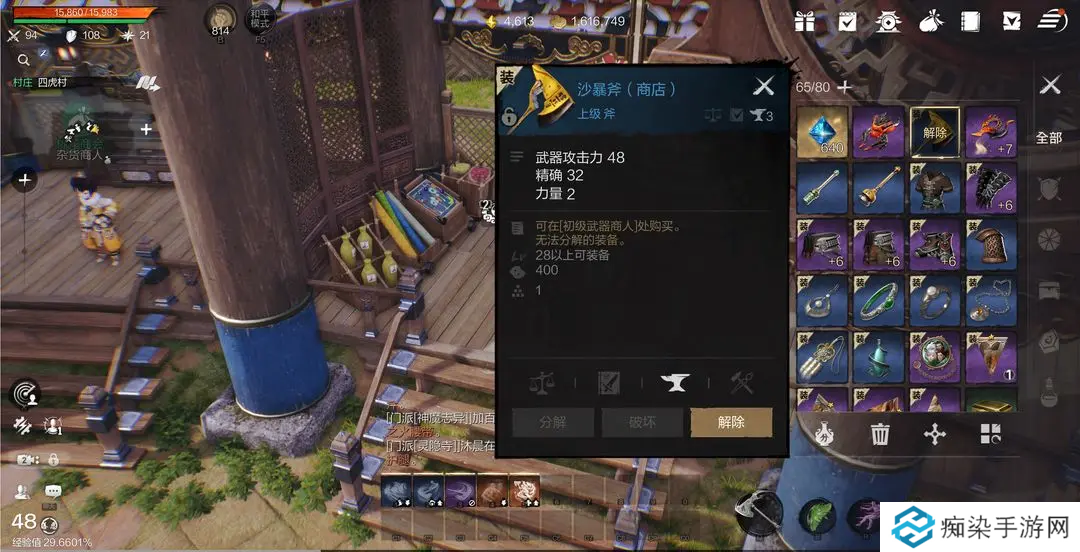This screenshot has height=552, width=1080.
Task: Select the green jade bracelet slot
Action: (x=879, y=299)
